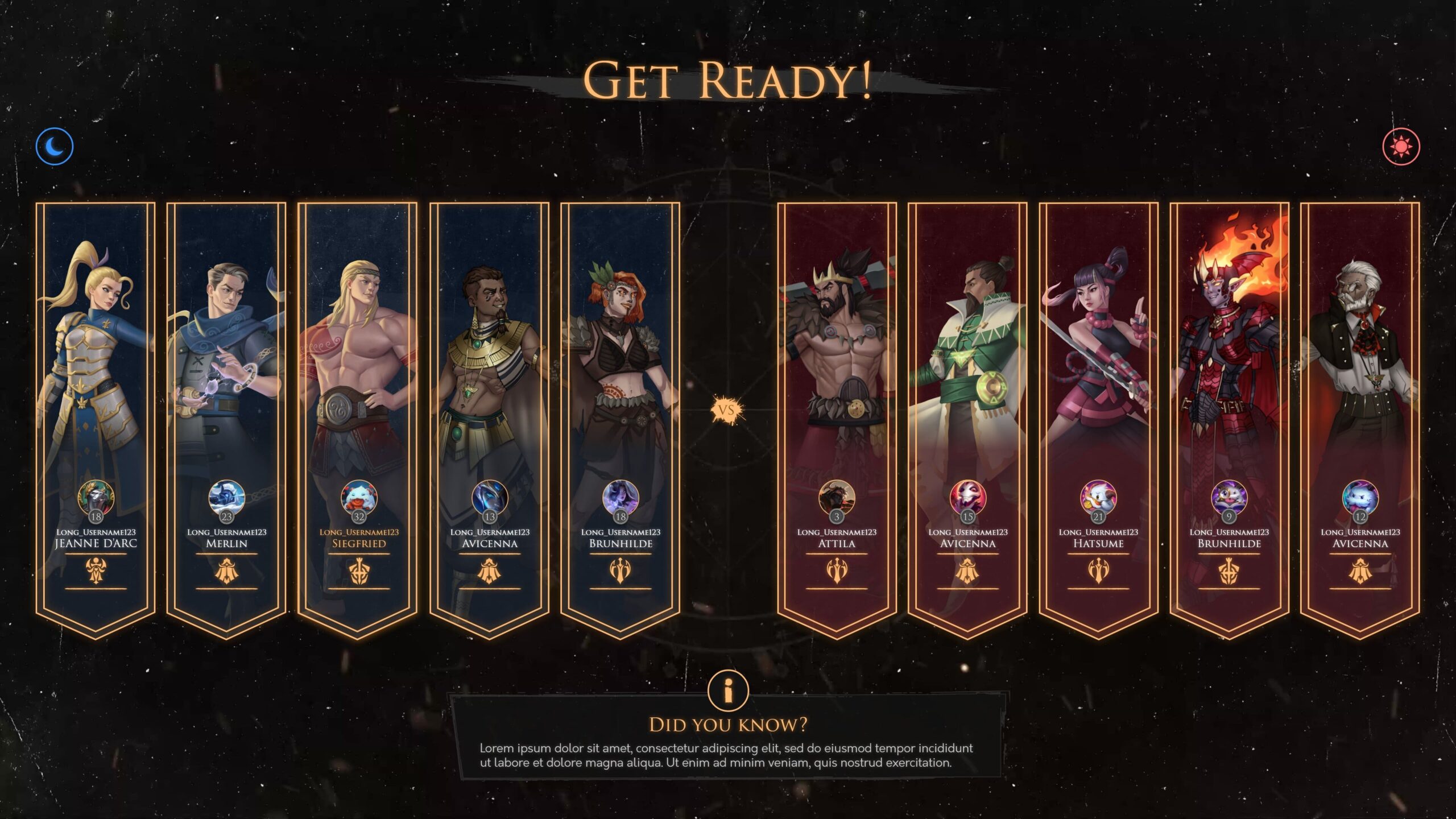This screenshot has width=1456, height=819.
Task: Click the level 9 player avatar
Action: point(1229,498)
